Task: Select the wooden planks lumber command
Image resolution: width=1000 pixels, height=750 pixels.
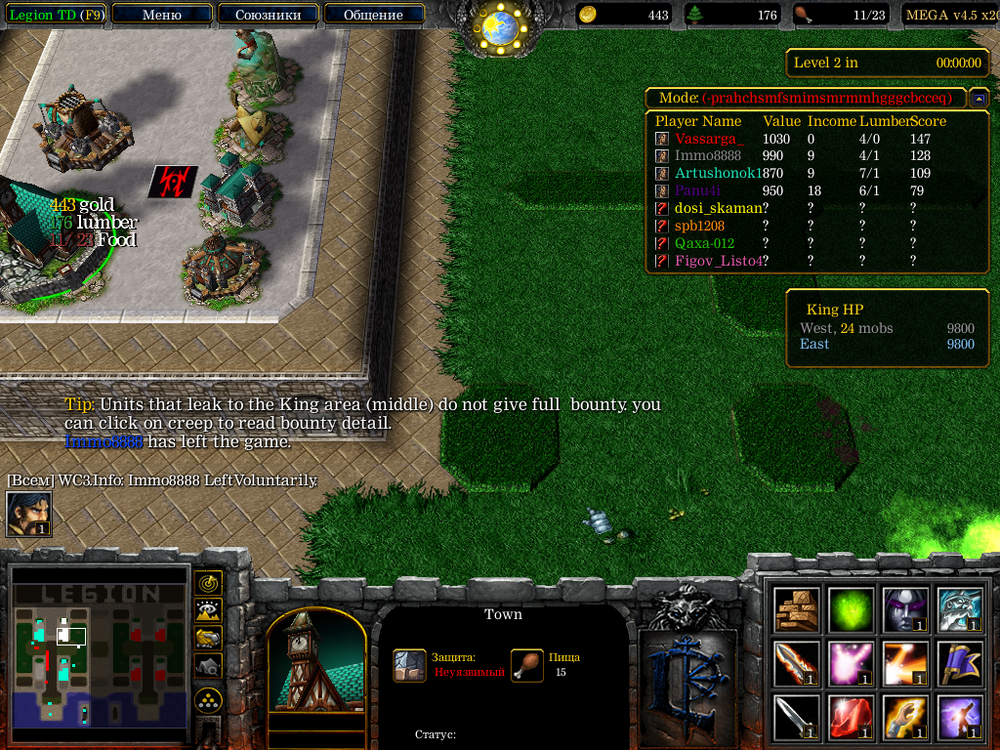Action: pos(797,610)
